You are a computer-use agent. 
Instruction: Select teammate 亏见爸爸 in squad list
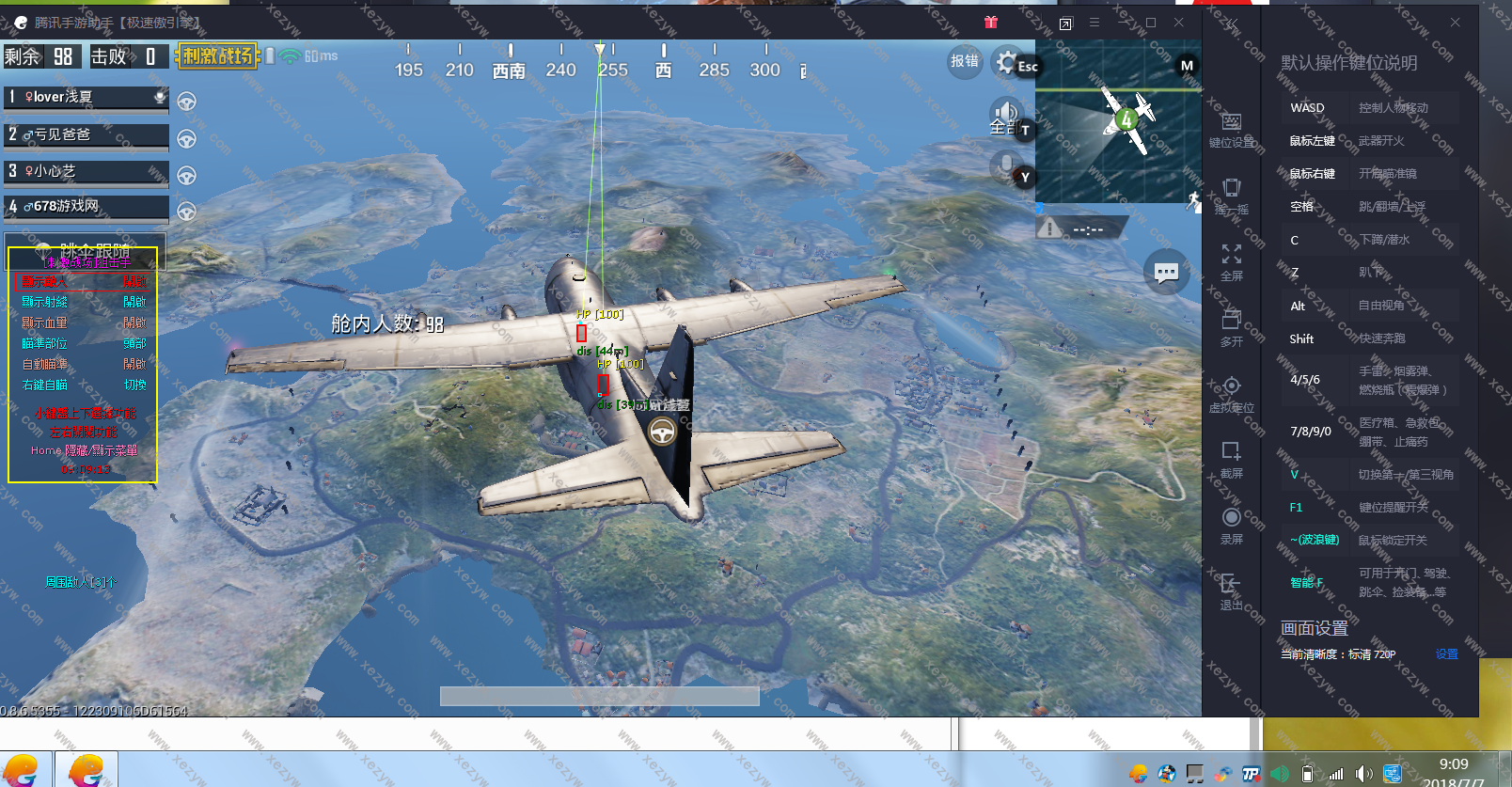pyautogui.click(x=86, y=134)
